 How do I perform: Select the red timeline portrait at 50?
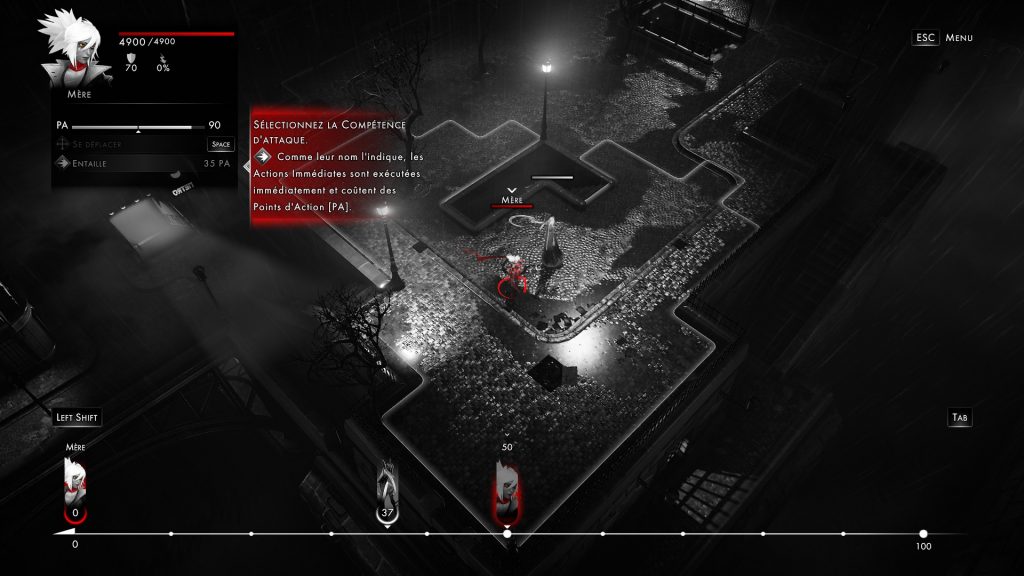pyautogui.click(x=506, y=487)
